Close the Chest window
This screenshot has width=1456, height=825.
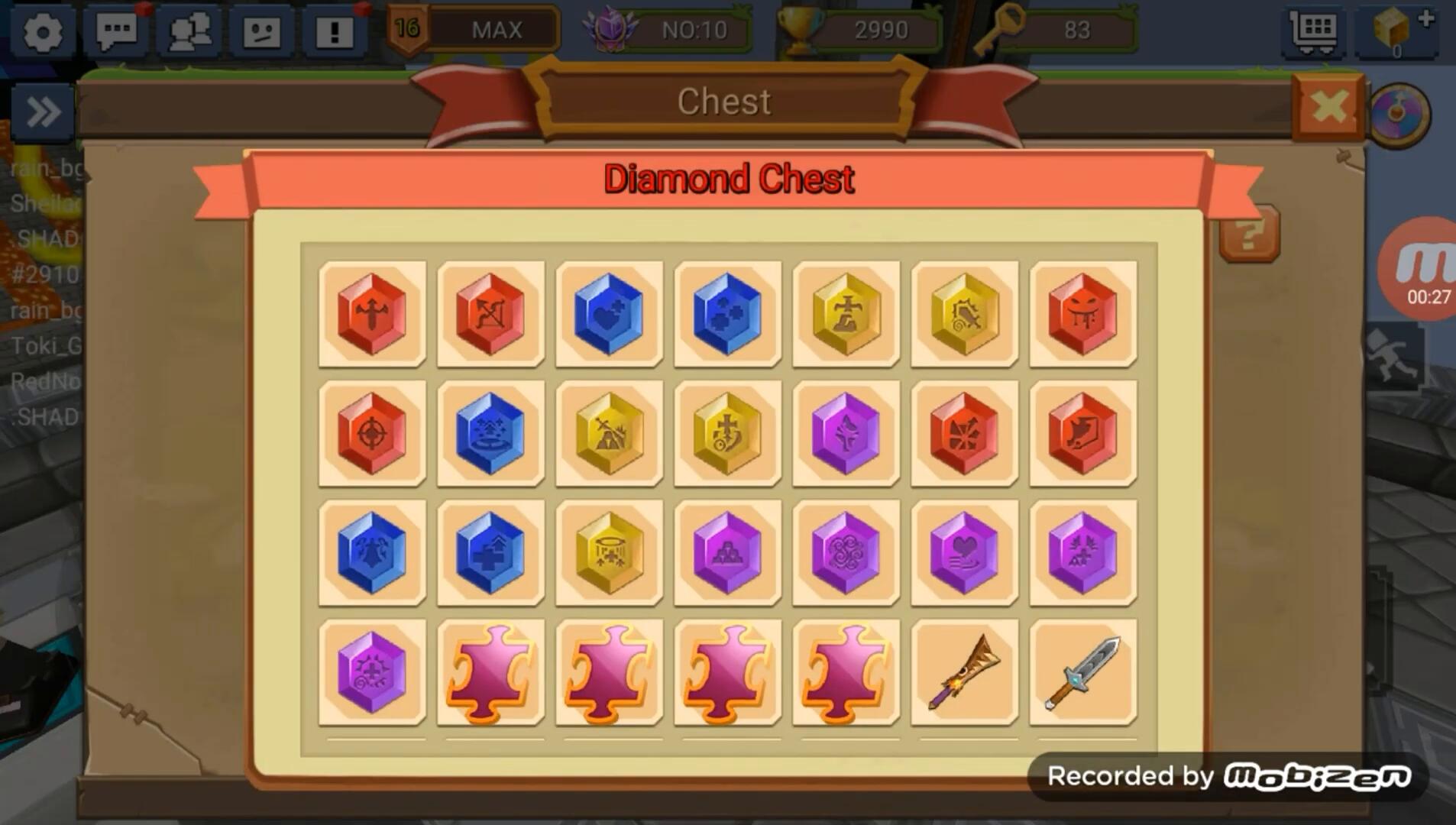1328,108
